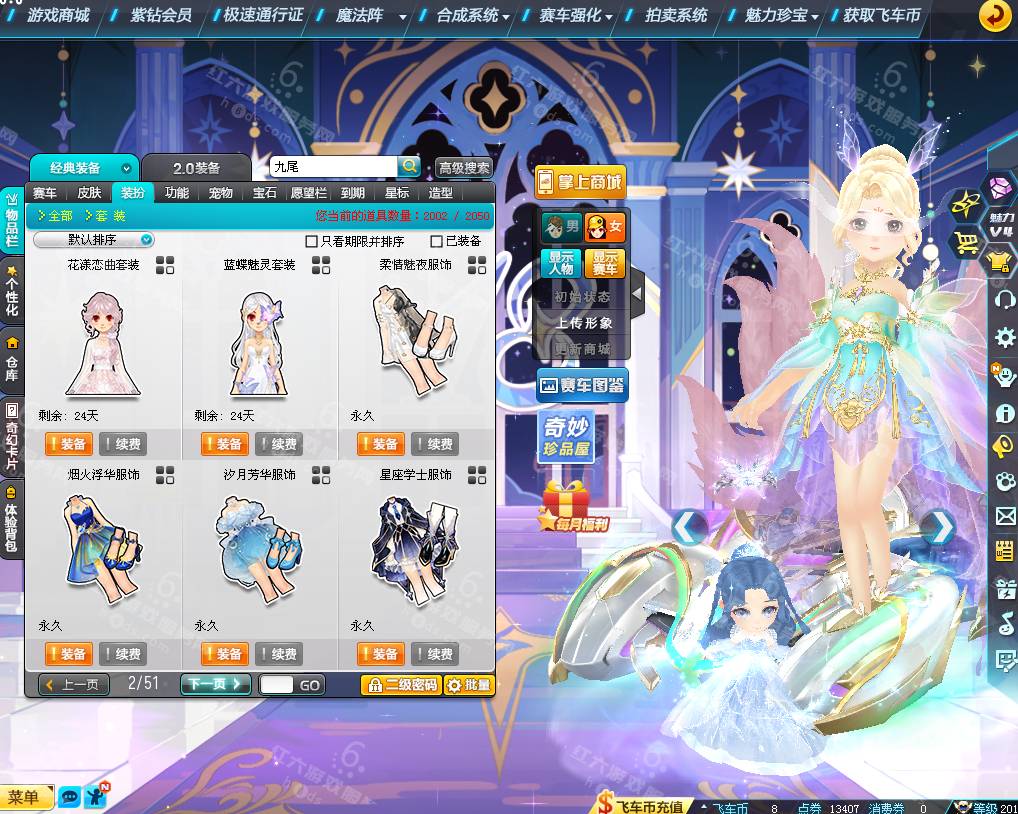1018x814 pixels.
Task: Toggle the 已装备 checkbox
Action: tap(436, 241)
